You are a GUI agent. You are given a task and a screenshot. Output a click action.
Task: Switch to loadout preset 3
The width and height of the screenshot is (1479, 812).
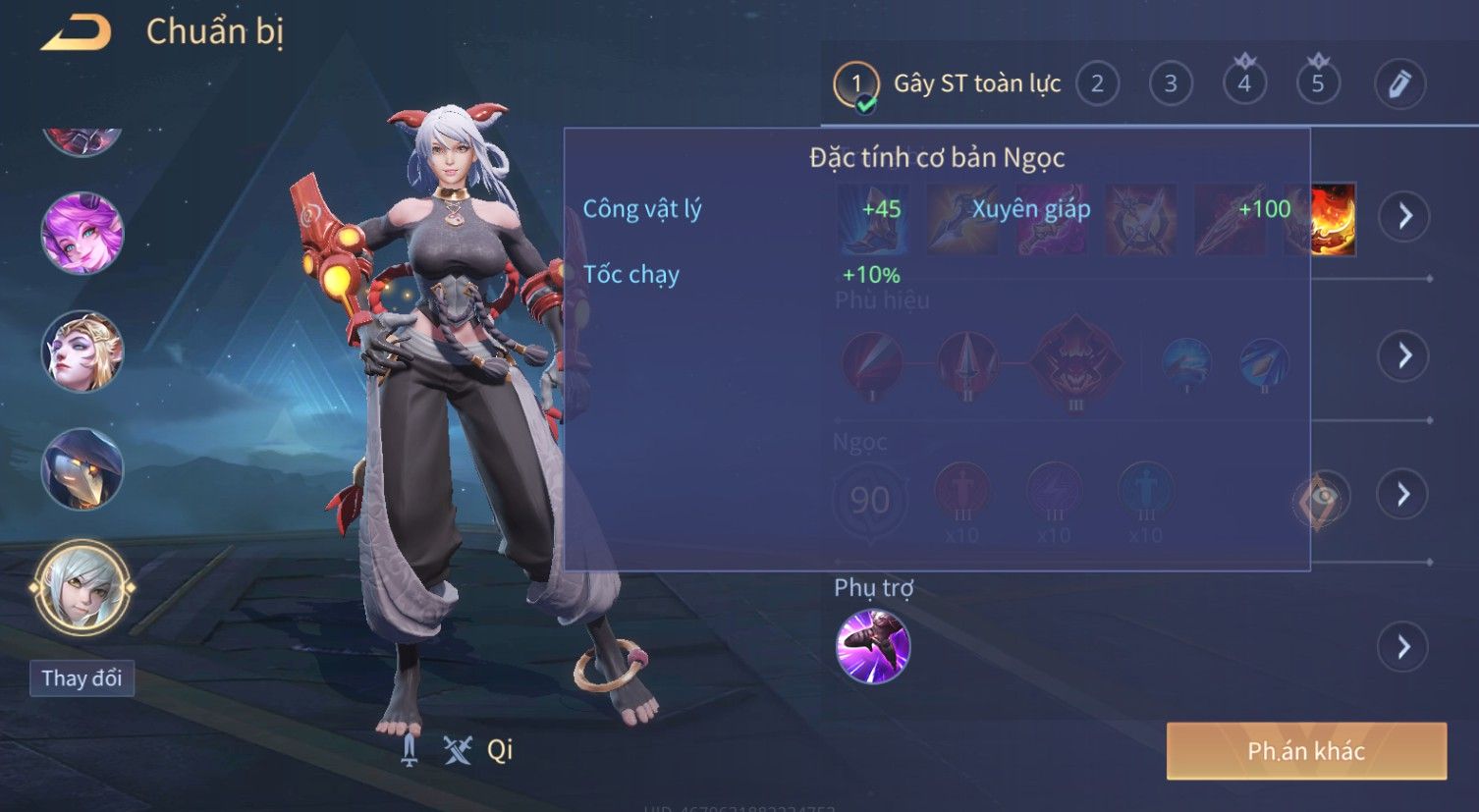coord(1171,84)
